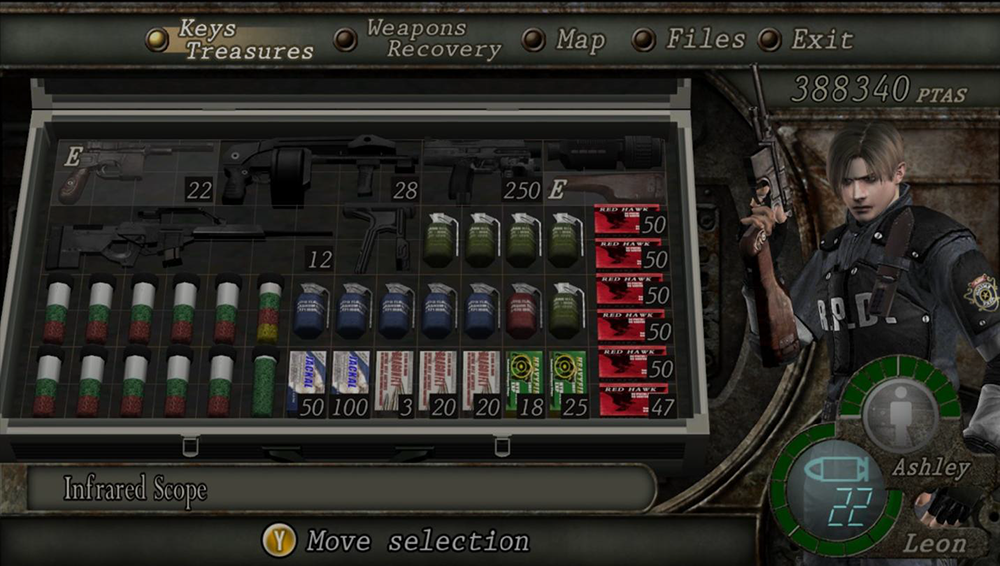
Task: Select the ammo box with 3 rounds
Action: pos(394,383)
